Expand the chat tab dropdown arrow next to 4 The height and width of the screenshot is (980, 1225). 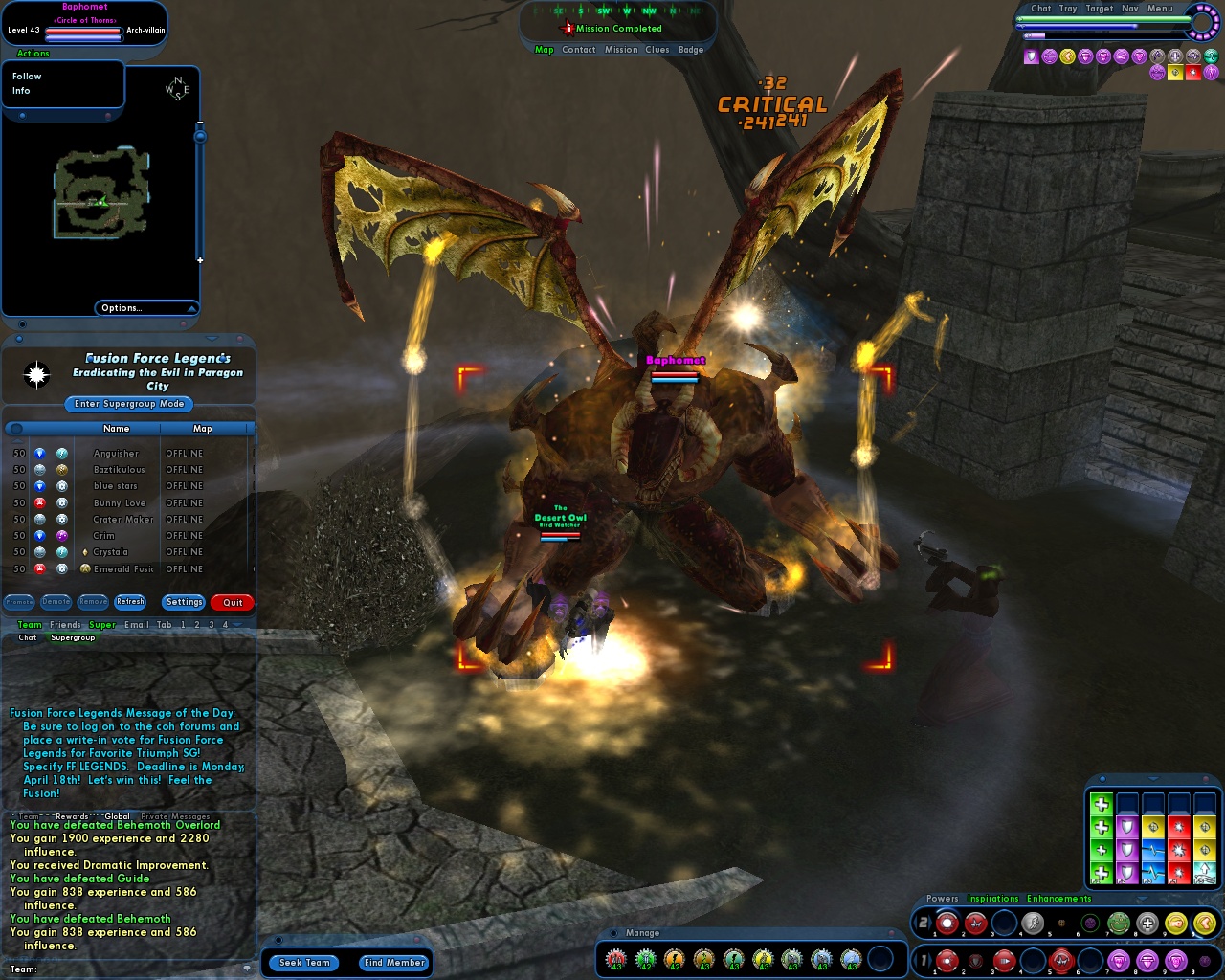236,625
